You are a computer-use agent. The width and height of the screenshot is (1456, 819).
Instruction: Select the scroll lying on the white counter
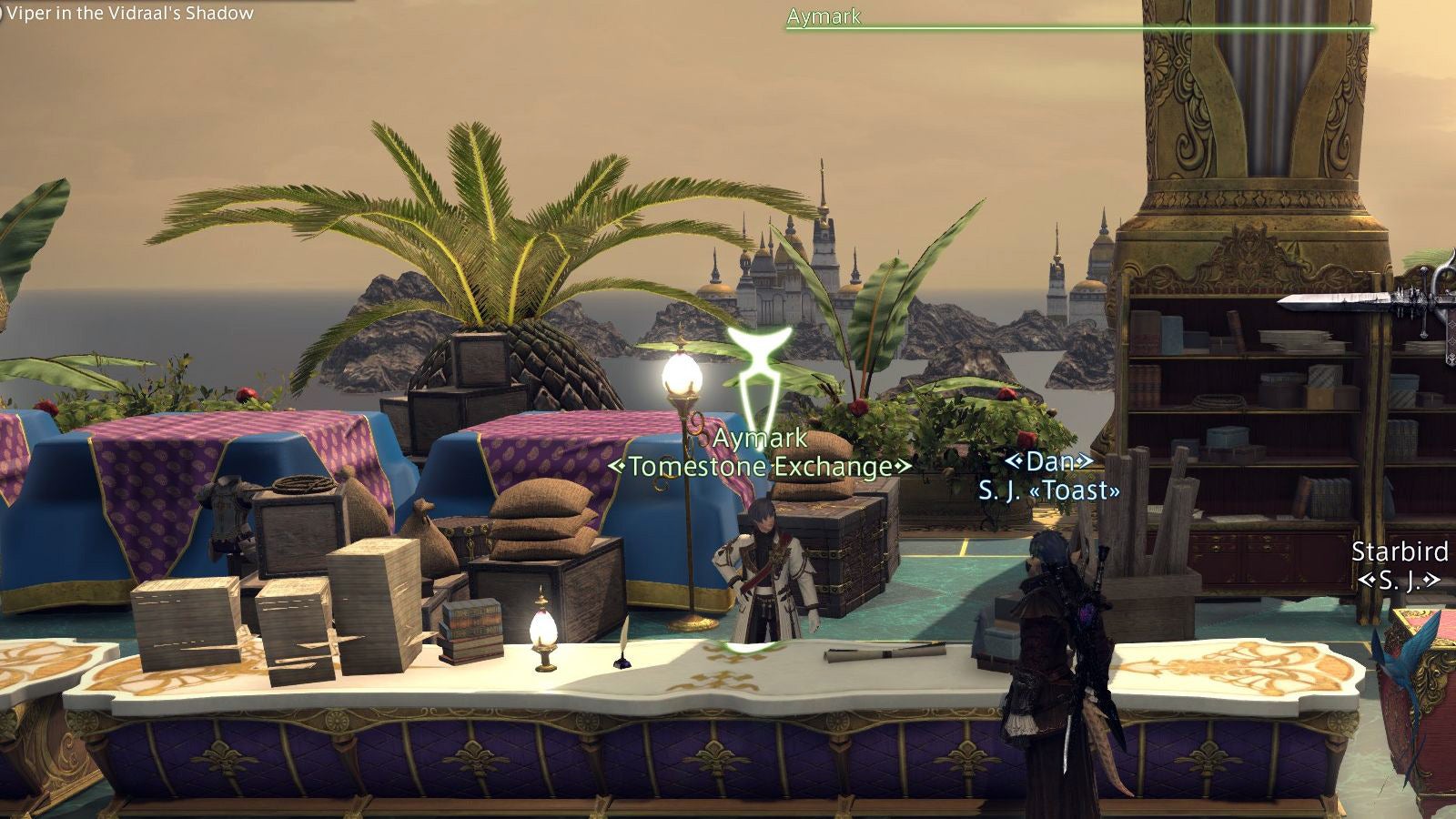(x=883, y=652)
